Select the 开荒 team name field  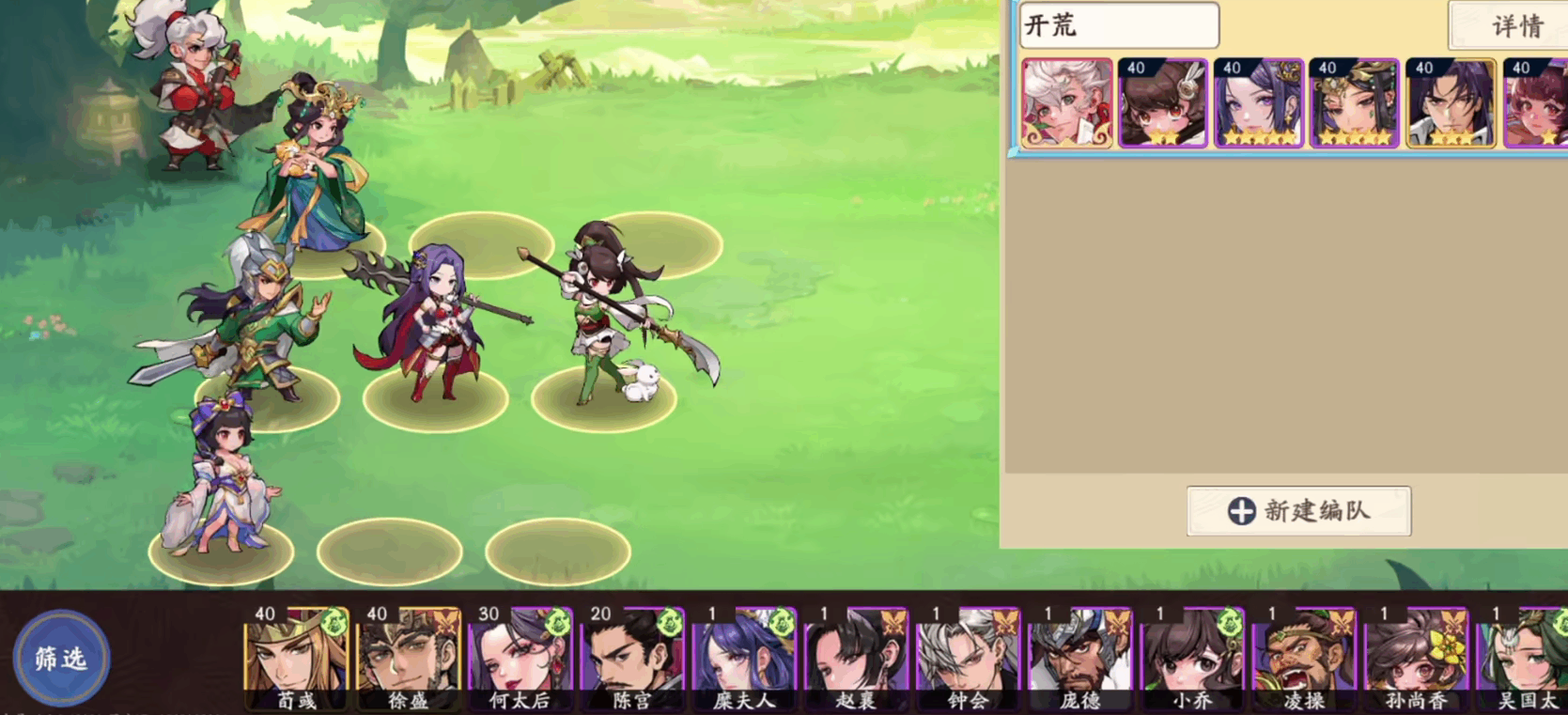click(x=1119, y=25)
